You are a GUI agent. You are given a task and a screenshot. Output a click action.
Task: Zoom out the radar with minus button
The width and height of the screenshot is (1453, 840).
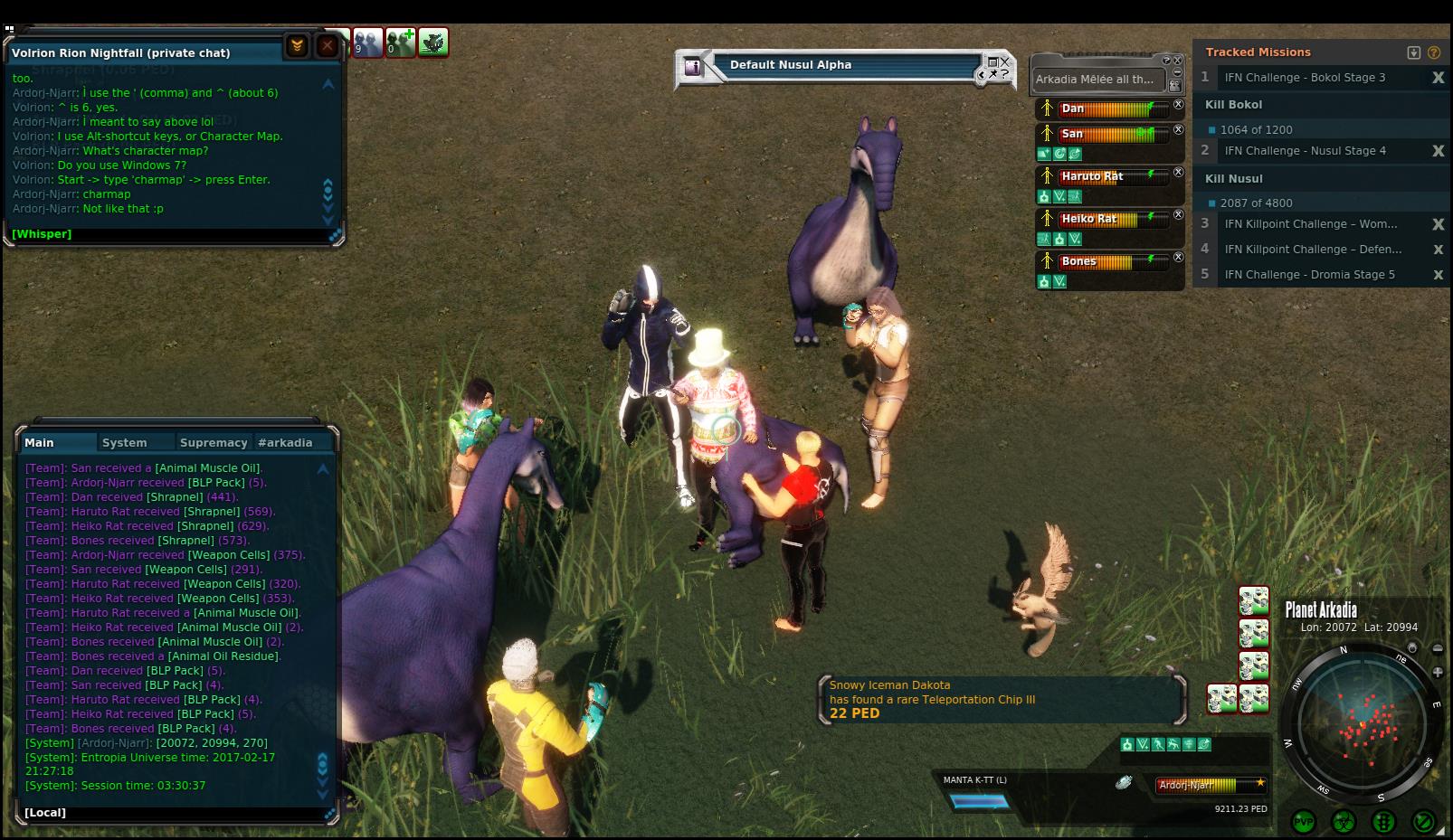1438,648
